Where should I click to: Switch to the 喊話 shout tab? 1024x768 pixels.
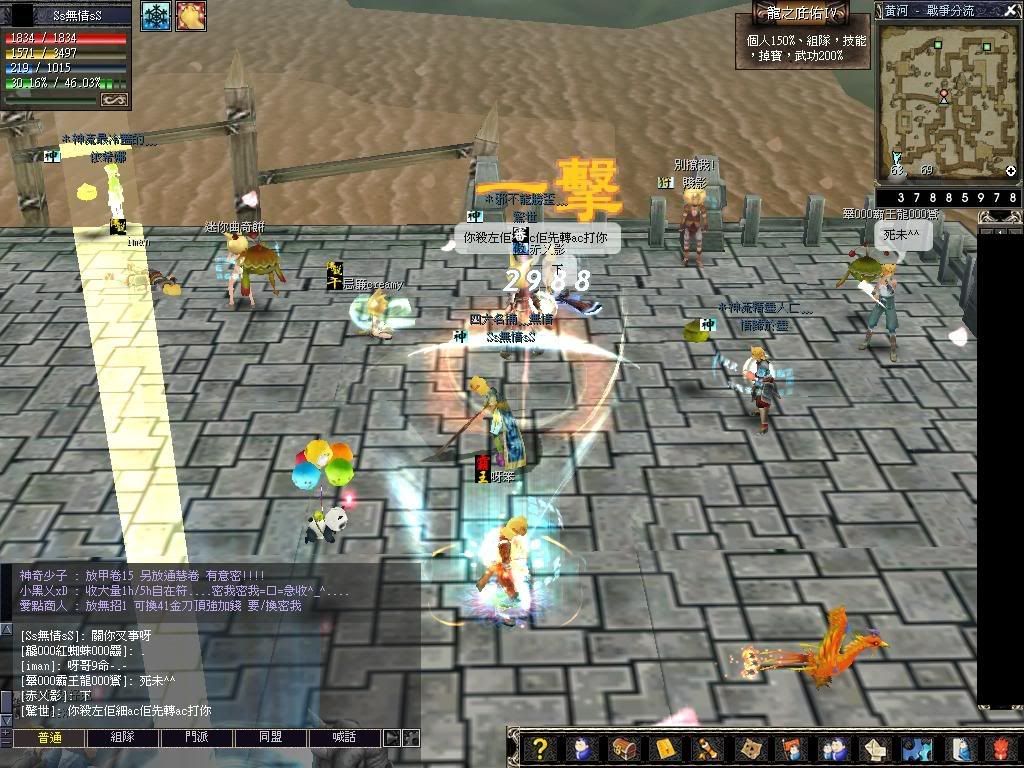[x=345, y=737]
